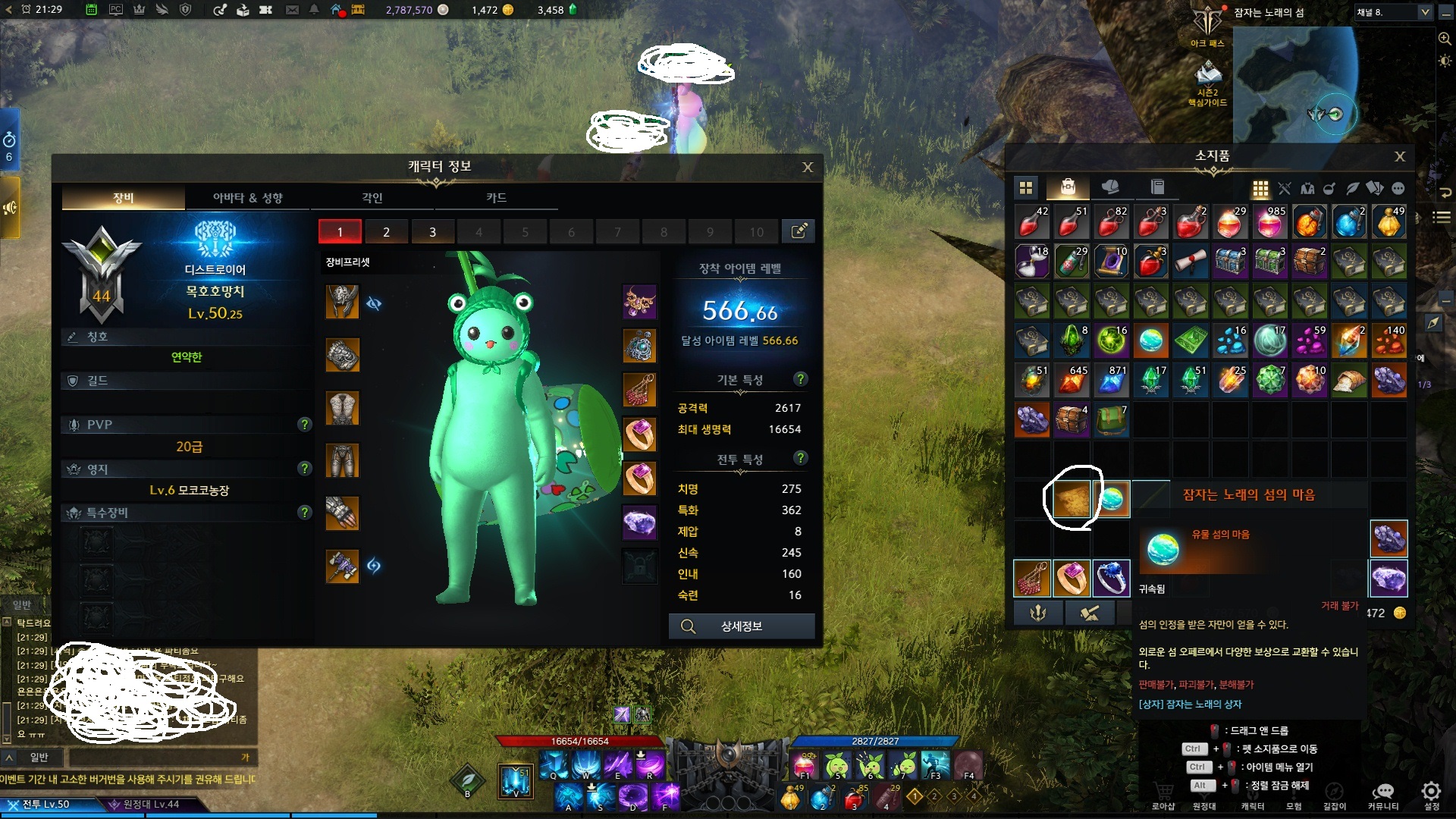1456x819 pixels.
Task: Select the helmet equipment slot
Action: click(342, 302)
